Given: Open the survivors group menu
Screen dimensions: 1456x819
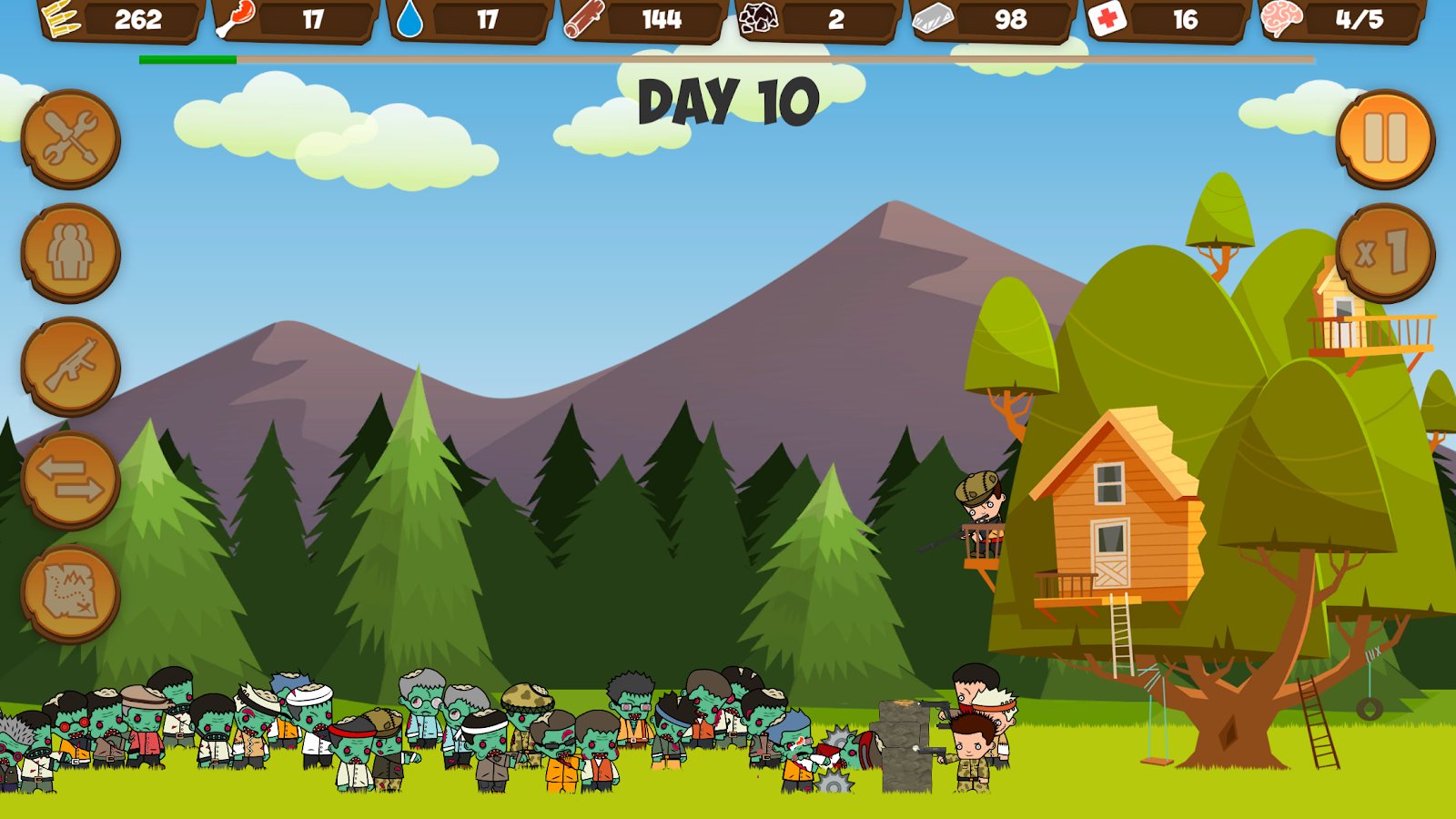Looking at the screenshot, I should [x=70, y=252].
